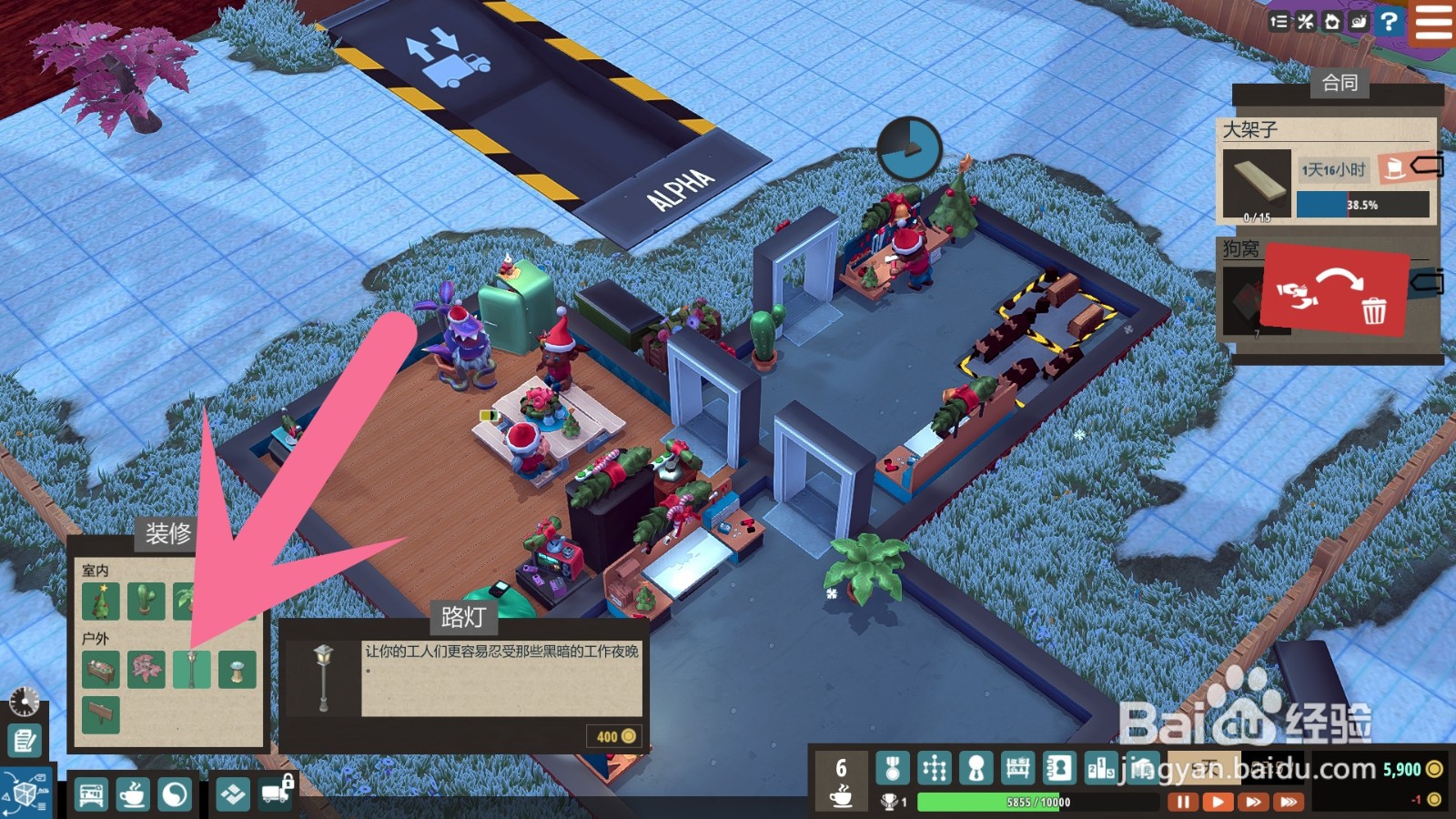Image resolution: width=1456 pixels, height=819 pixels.
Task: Select the 大架子 contract card
Action: pyautogui.click(x=1326, y=171)
